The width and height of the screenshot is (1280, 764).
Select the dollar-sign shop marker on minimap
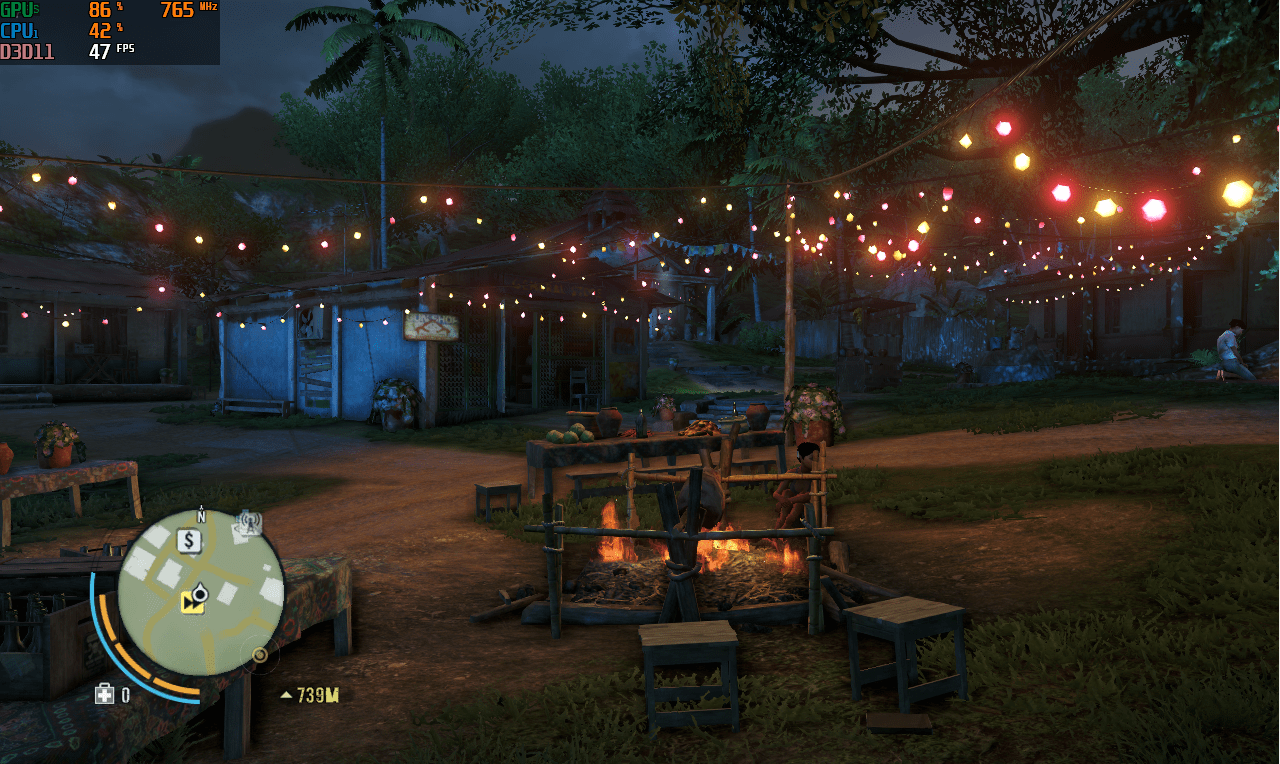[x=188, y=541]
